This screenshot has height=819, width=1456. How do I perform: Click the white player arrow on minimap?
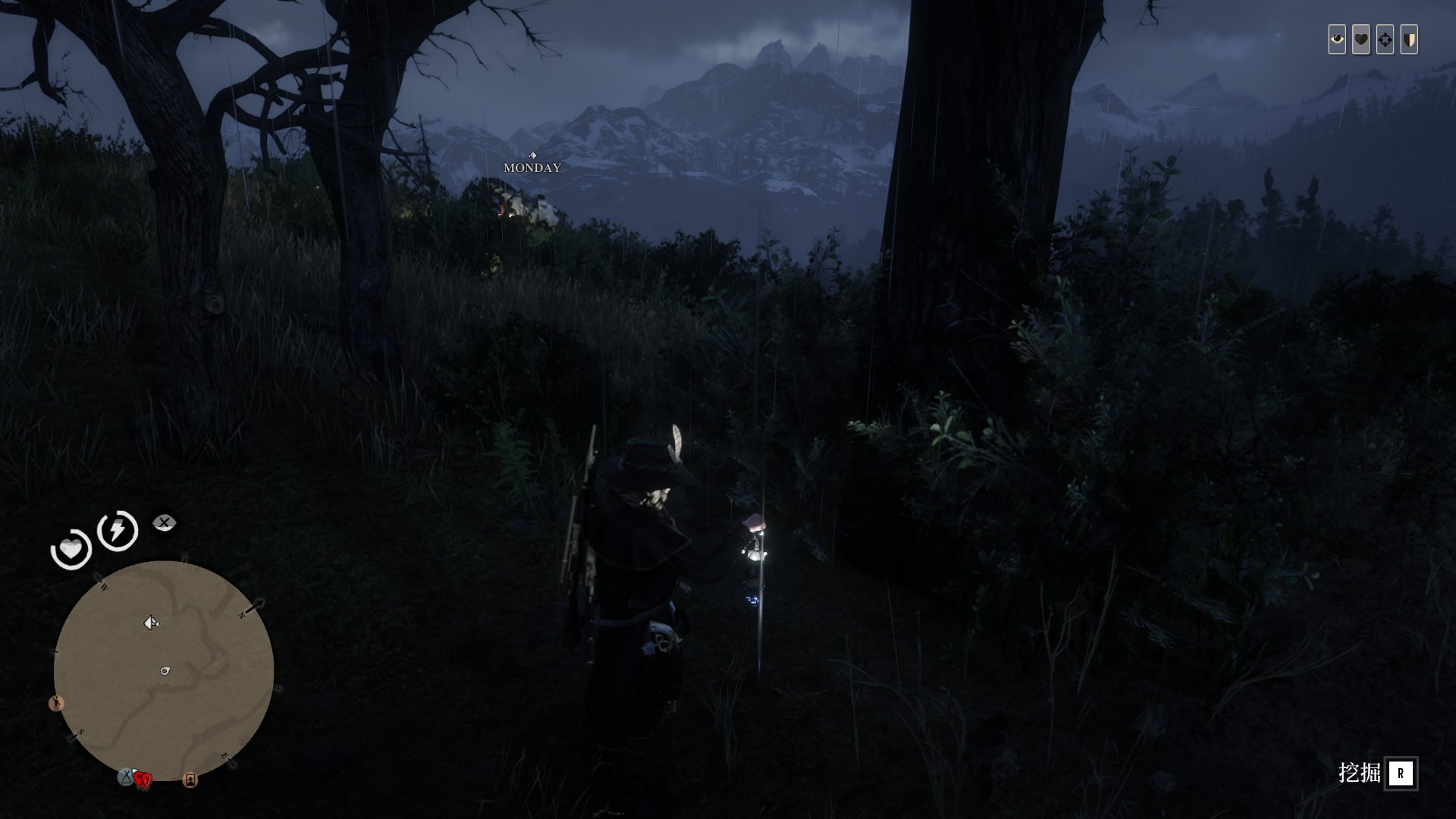(151, 623)
